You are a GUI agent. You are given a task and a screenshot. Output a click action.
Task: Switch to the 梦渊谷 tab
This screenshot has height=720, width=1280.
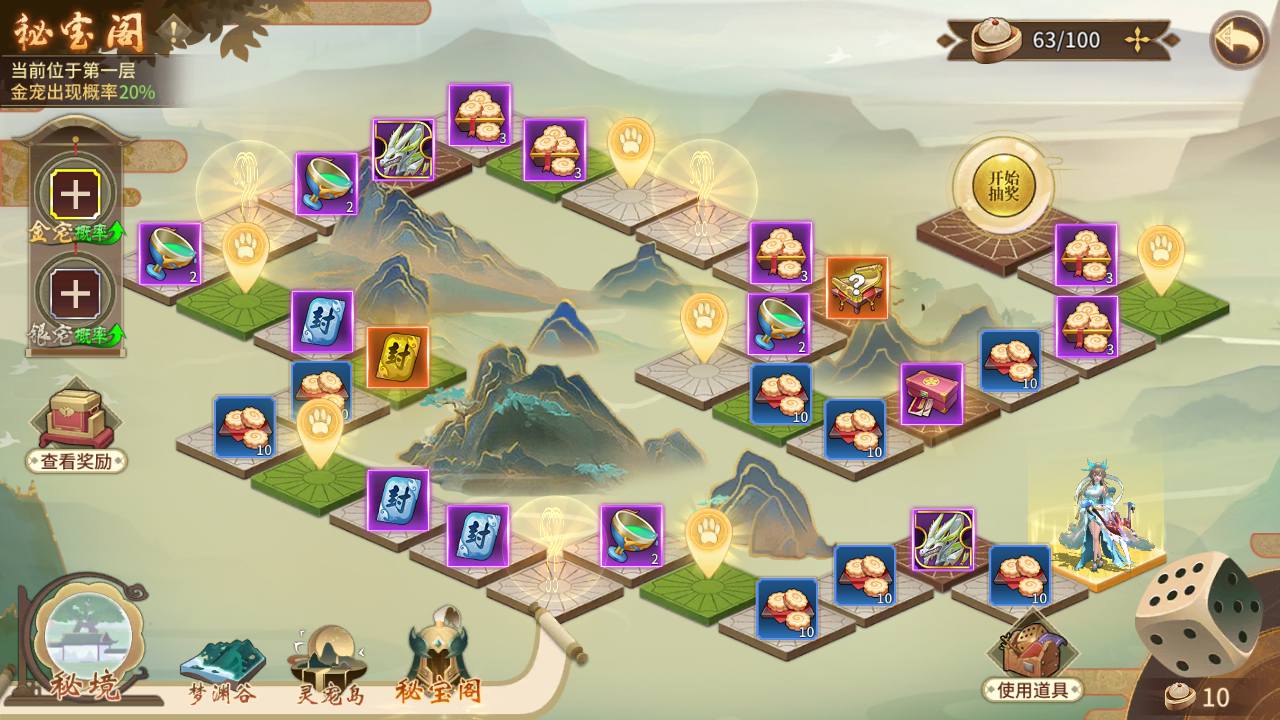click(221, 668)
